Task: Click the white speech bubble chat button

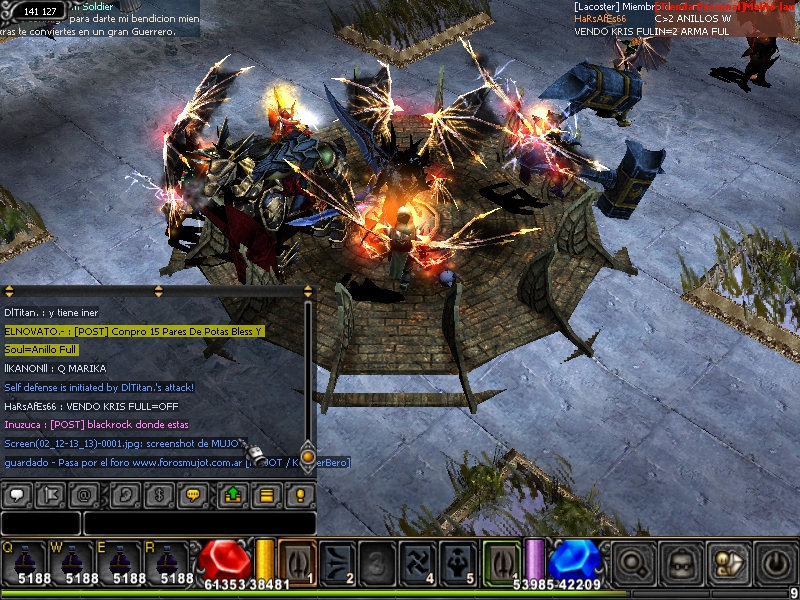Action: [x=17, y=495]
